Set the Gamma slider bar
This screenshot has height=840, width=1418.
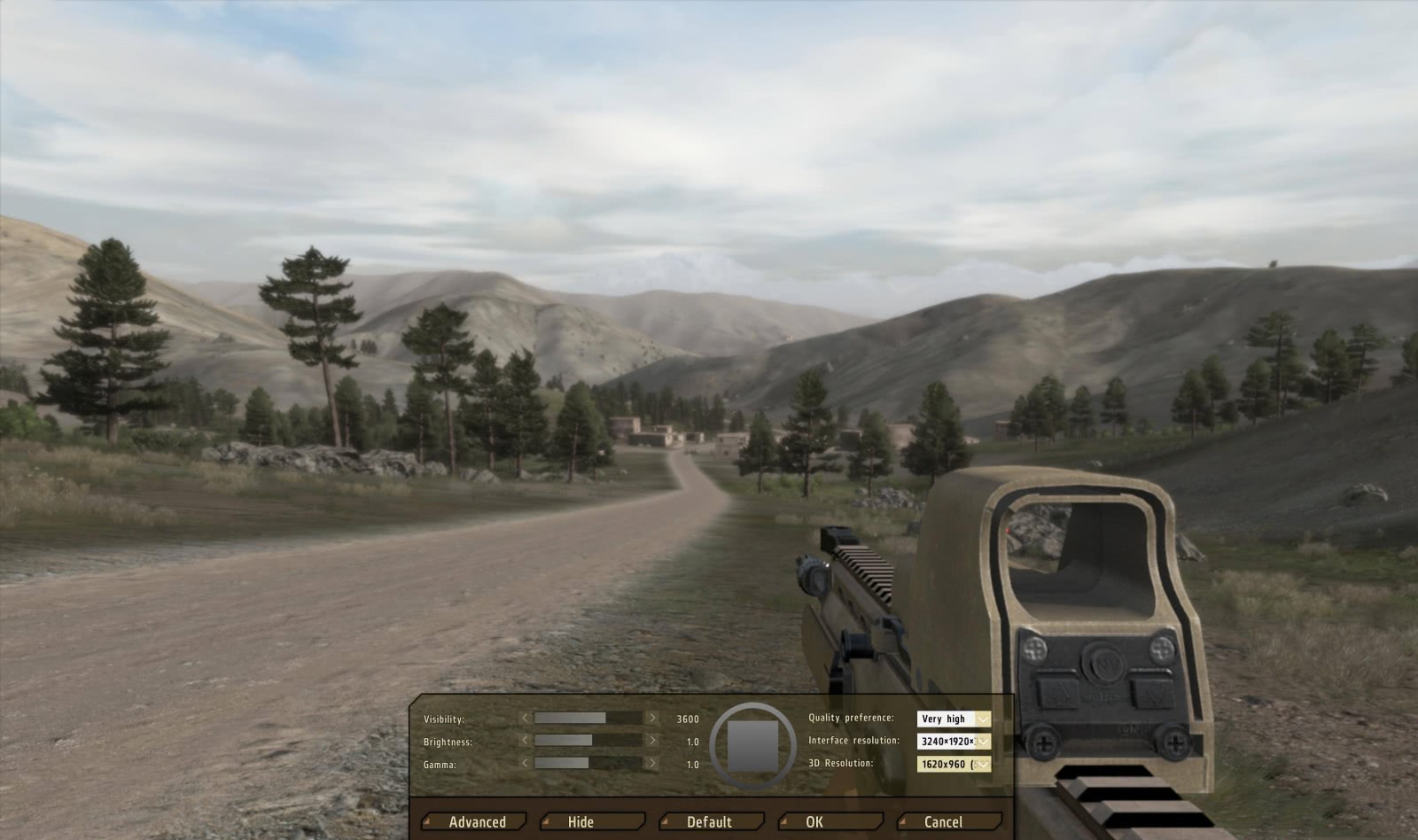coord(588,763)
